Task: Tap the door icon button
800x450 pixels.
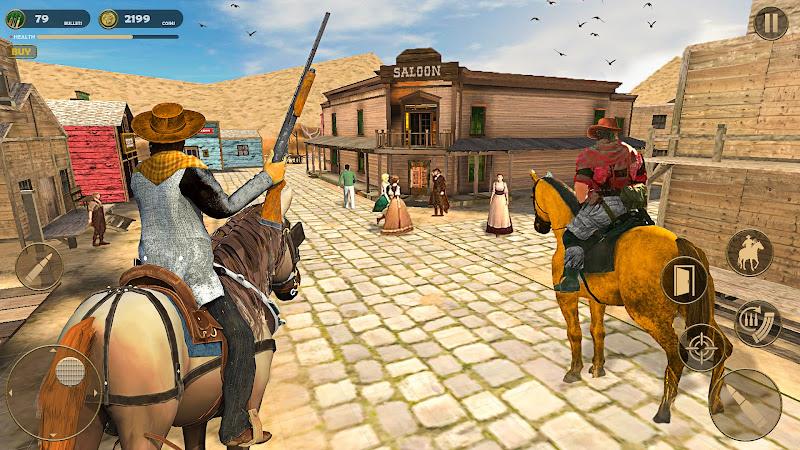Action: click(684, 280)
